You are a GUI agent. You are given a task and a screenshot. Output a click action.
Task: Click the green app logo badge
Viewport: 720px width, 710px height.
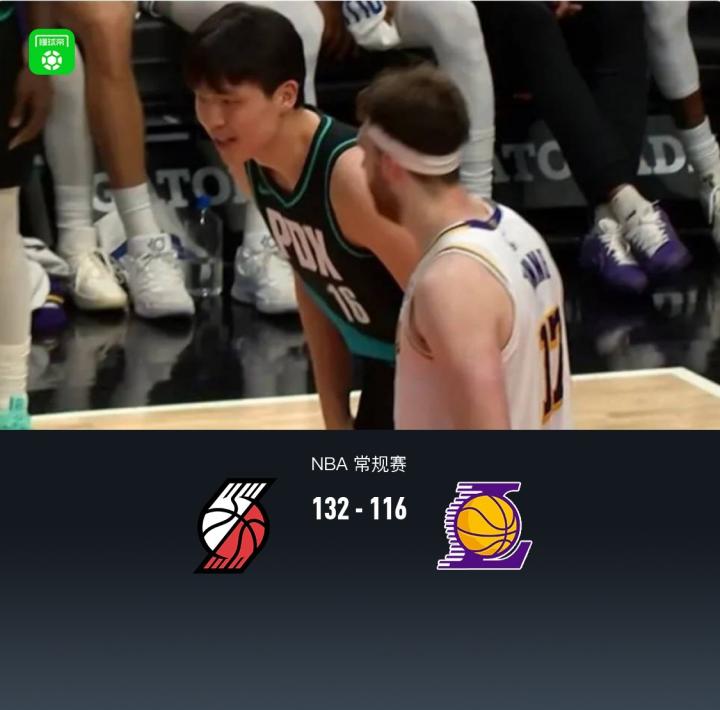pos(52,52)
